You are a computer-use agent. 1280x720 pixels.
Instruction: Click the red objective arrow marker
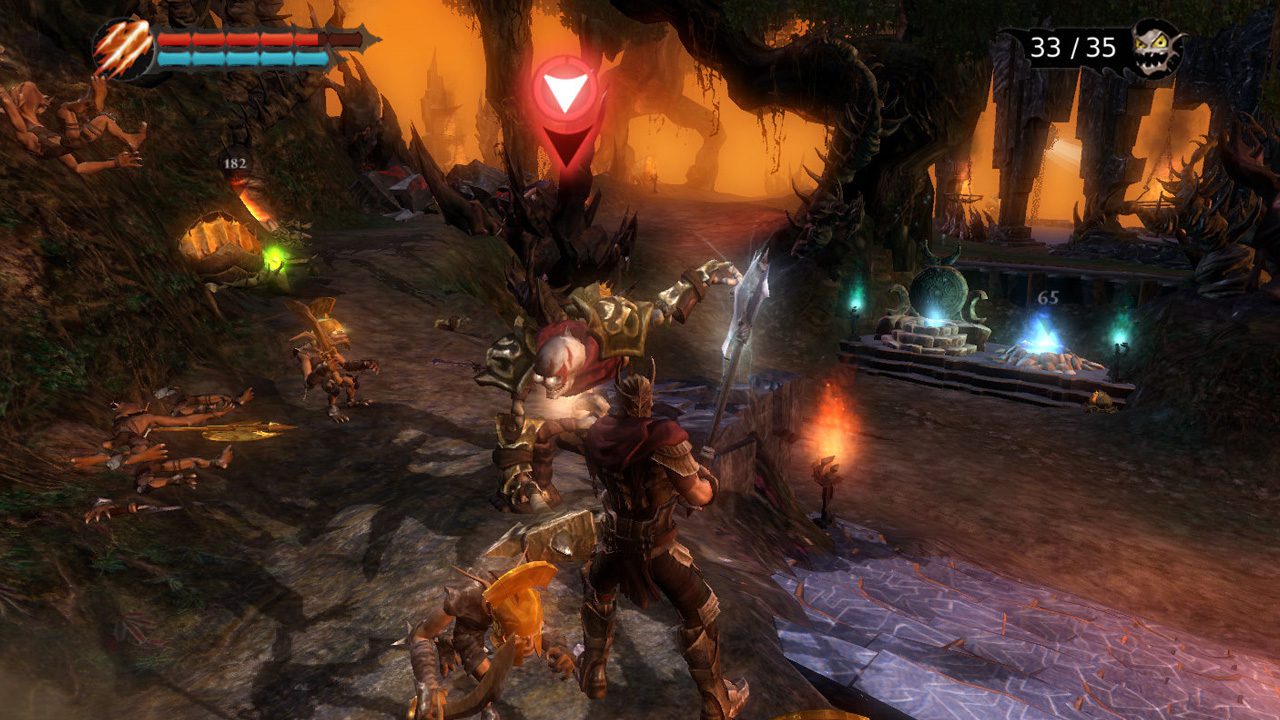pyautogui.click(x=565, y=93)
